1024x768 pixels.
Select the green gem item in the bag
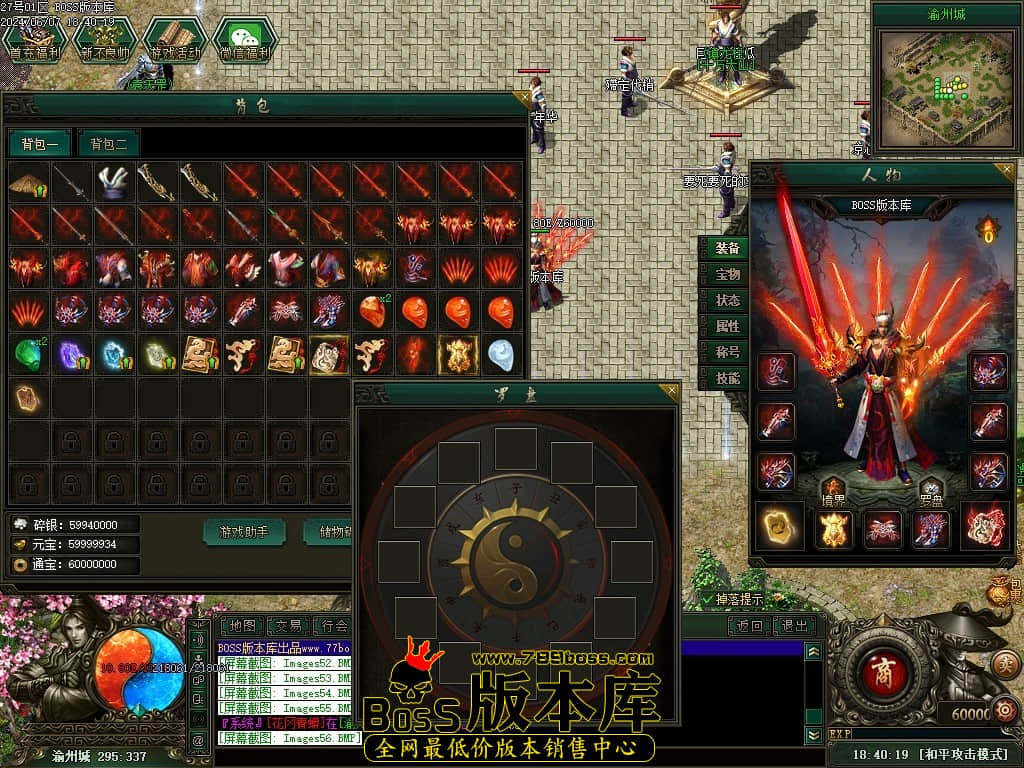[x=28, y=354]
